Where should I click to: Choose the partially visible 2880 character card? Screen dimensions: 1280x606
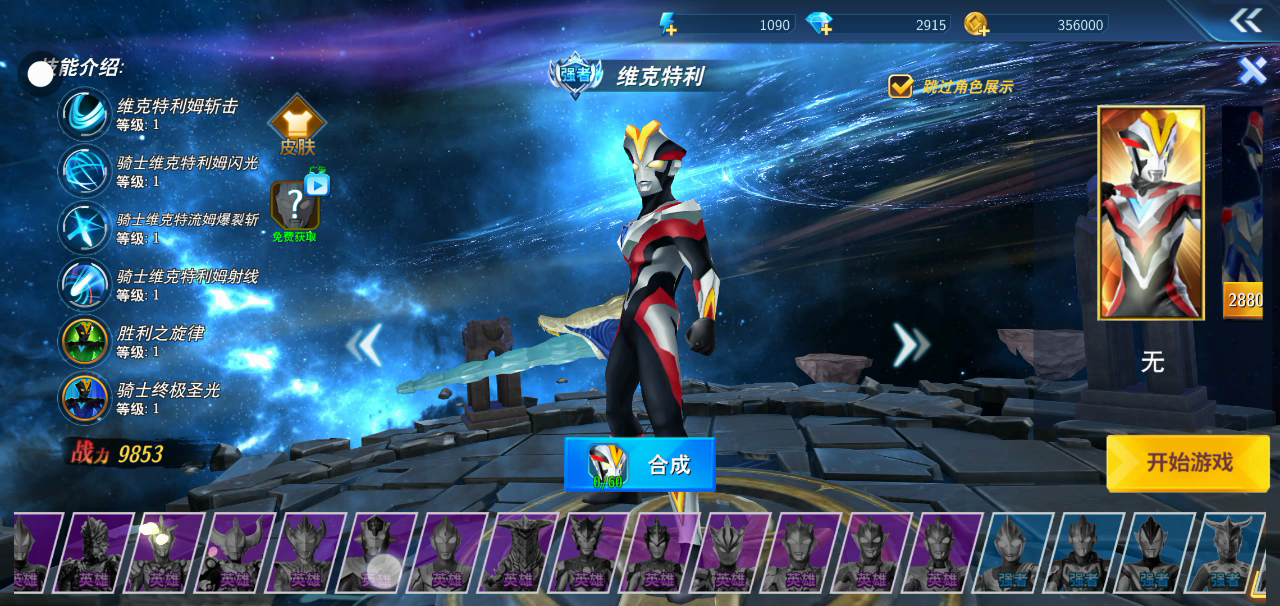coord(1243,213)
